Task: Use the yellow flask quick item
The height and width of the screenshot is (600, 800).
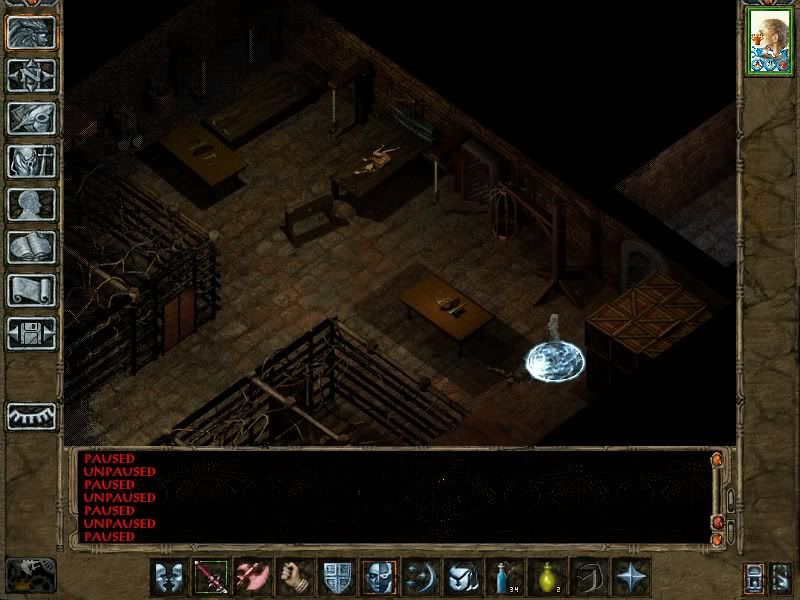Action: coord(547,578)
